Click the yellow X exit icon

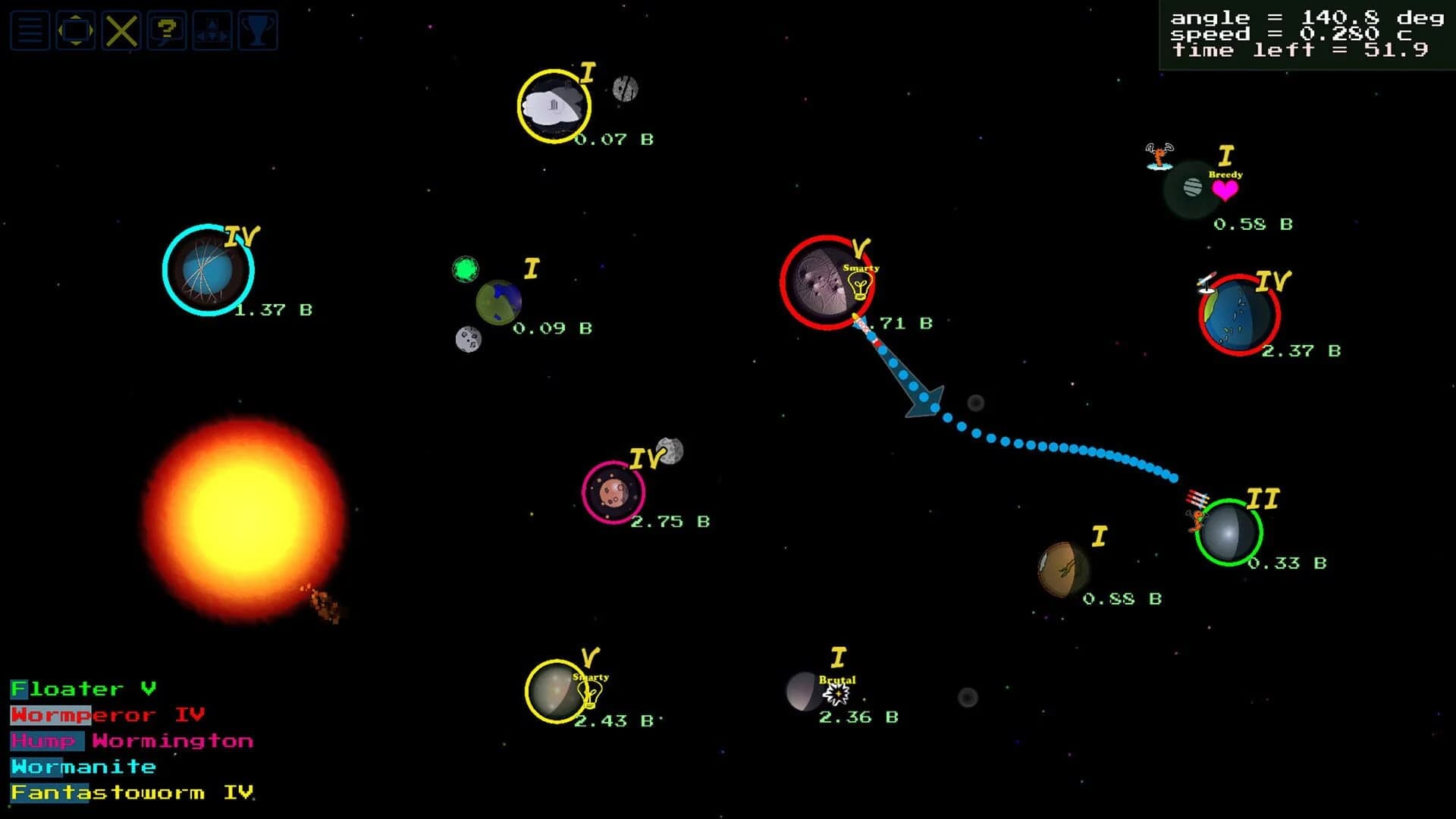[121, 31]
